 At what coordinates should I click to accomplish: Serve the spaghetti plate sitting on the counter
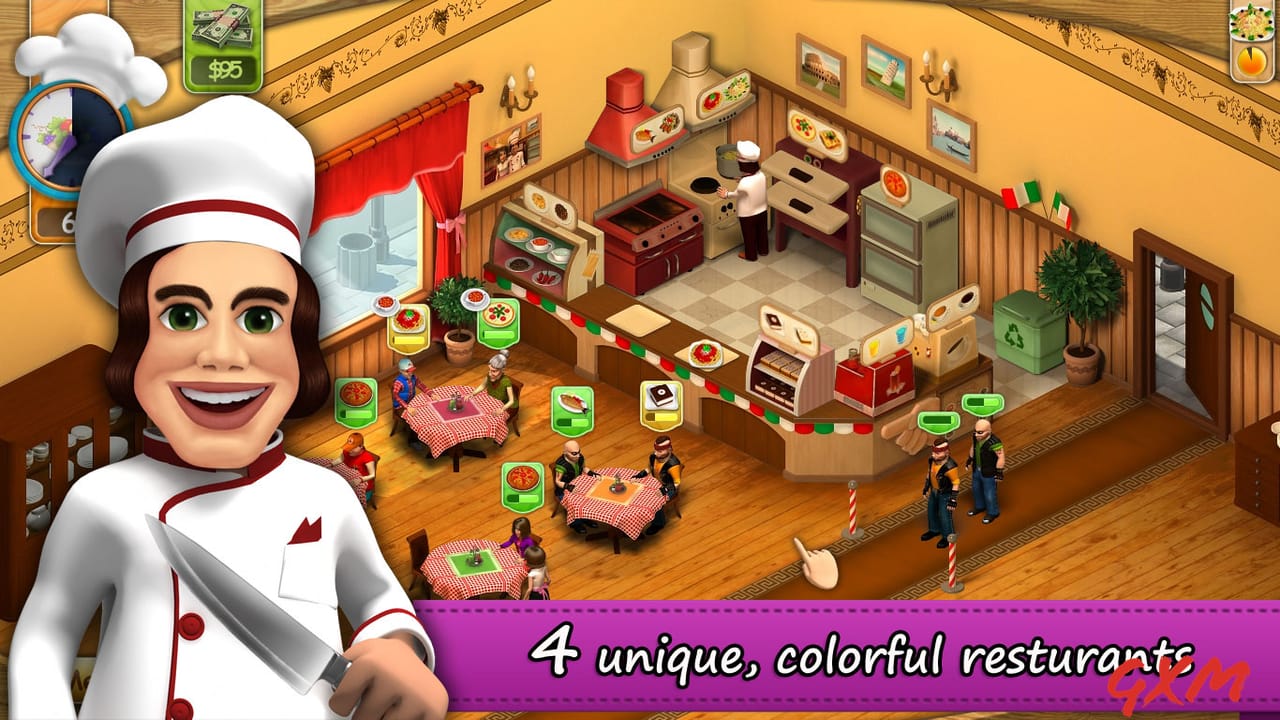point(706,356)
